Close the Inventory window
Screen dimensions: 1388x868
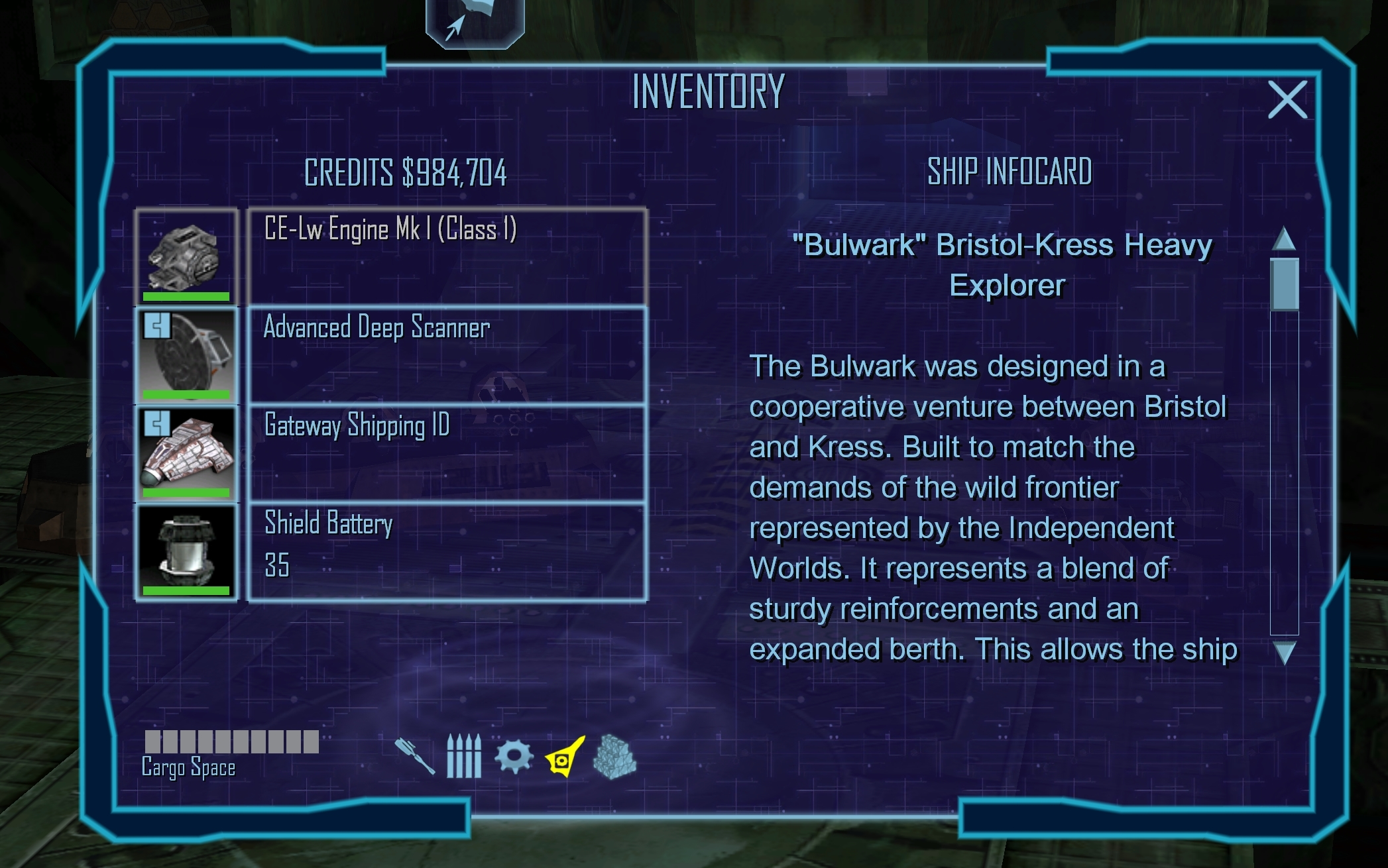1287,100
